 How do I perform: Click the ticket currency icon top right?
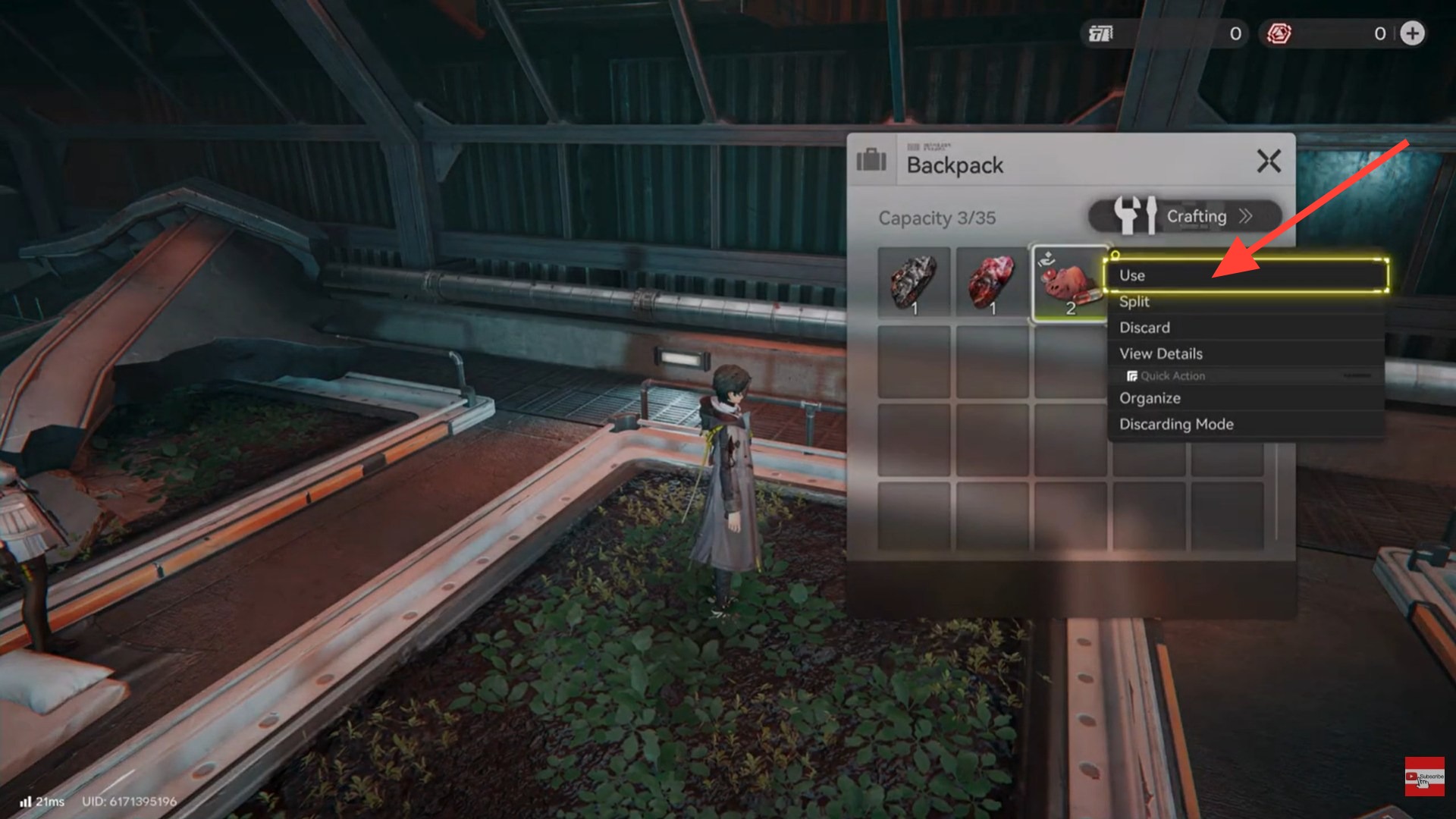click(1101, 33)
